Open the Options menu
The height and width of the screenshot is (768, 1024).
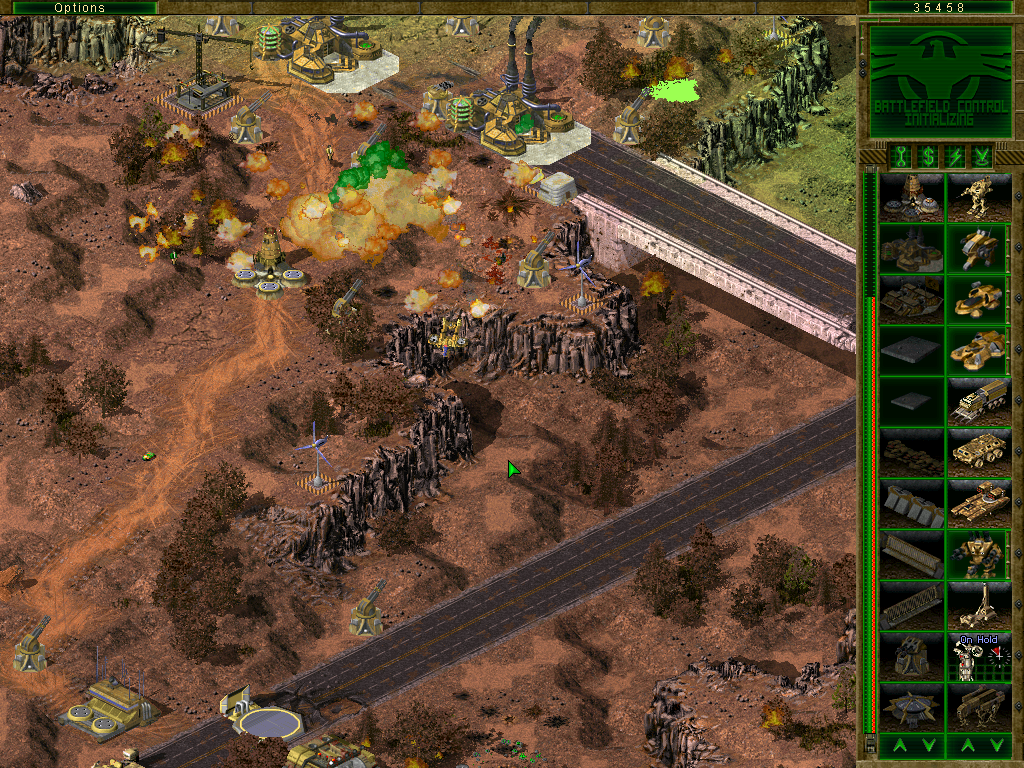tap(79, 7)
